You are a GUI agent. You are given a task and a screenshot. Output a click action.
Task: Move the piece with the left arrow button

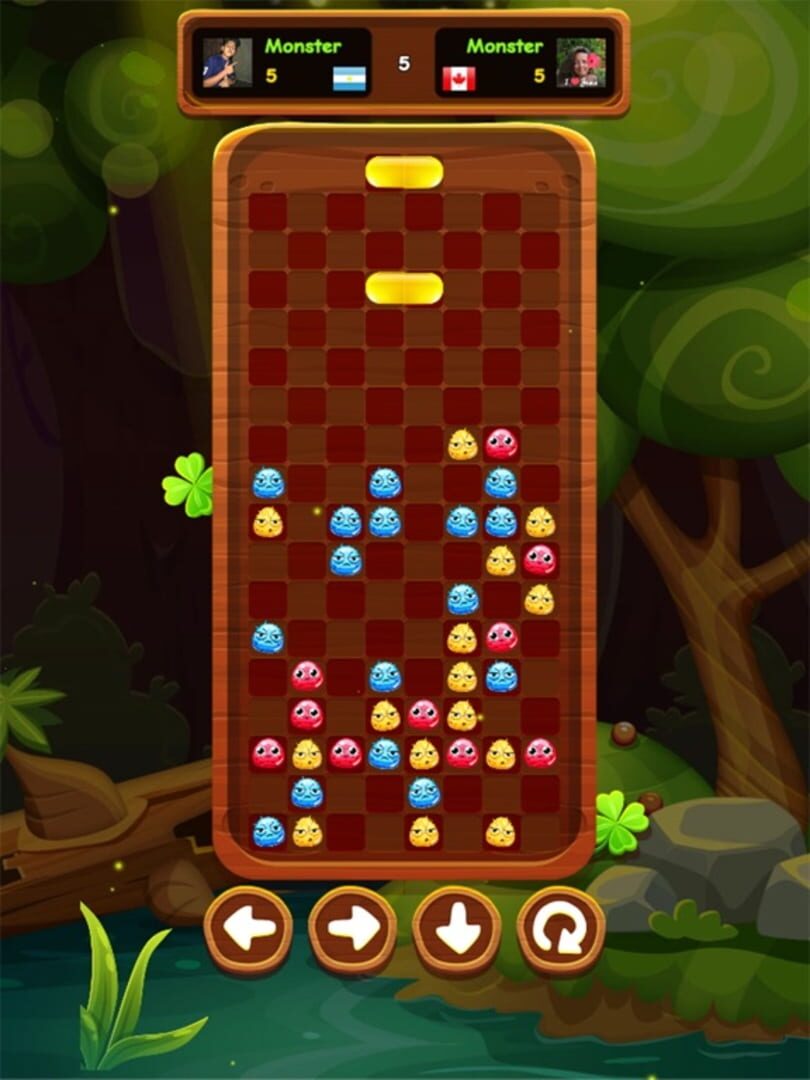coord(248,930)
